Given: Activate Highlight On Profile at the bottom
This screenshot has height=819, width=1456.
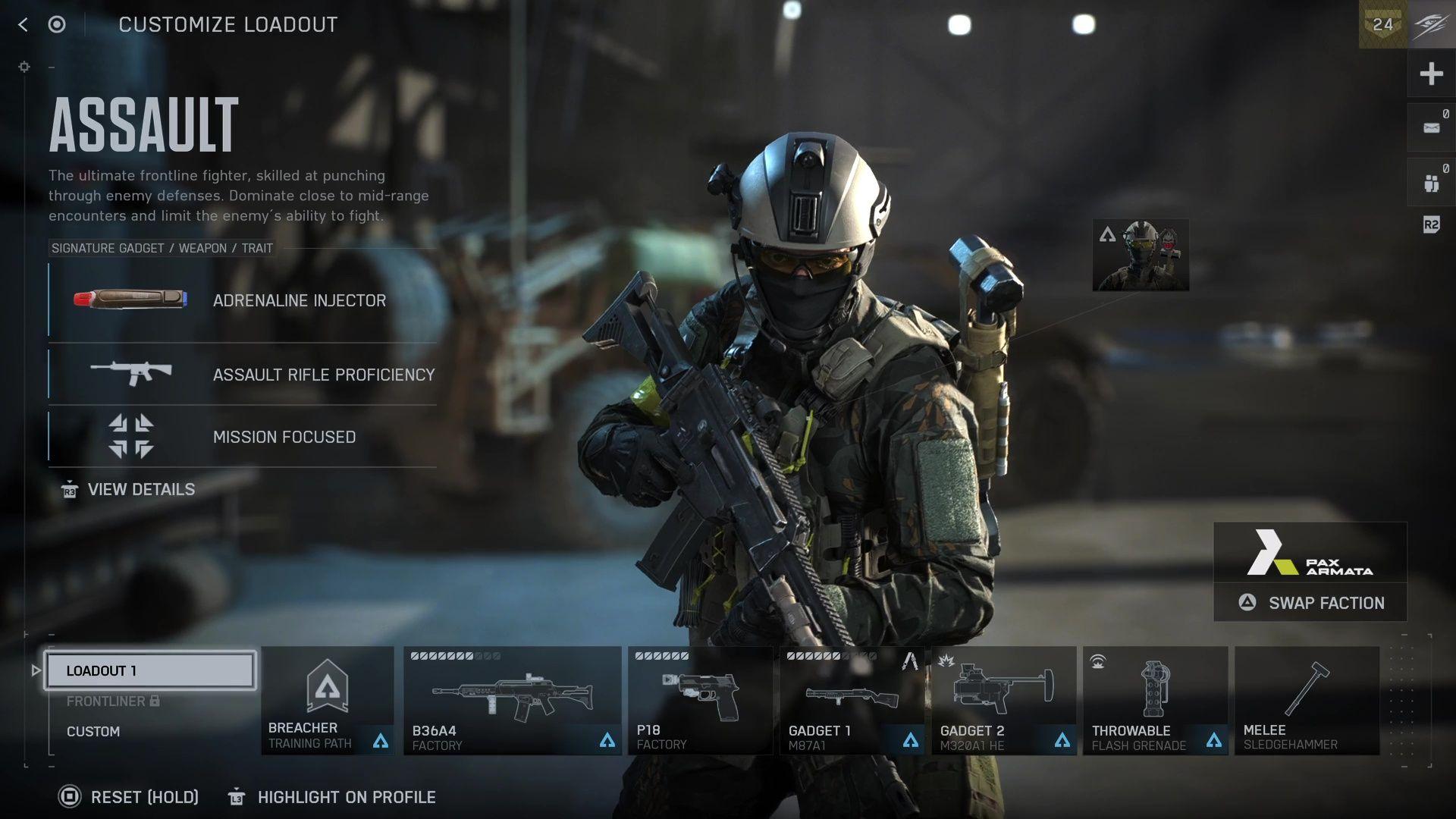Looking at the screenshot, I should [x=346, y=797].
